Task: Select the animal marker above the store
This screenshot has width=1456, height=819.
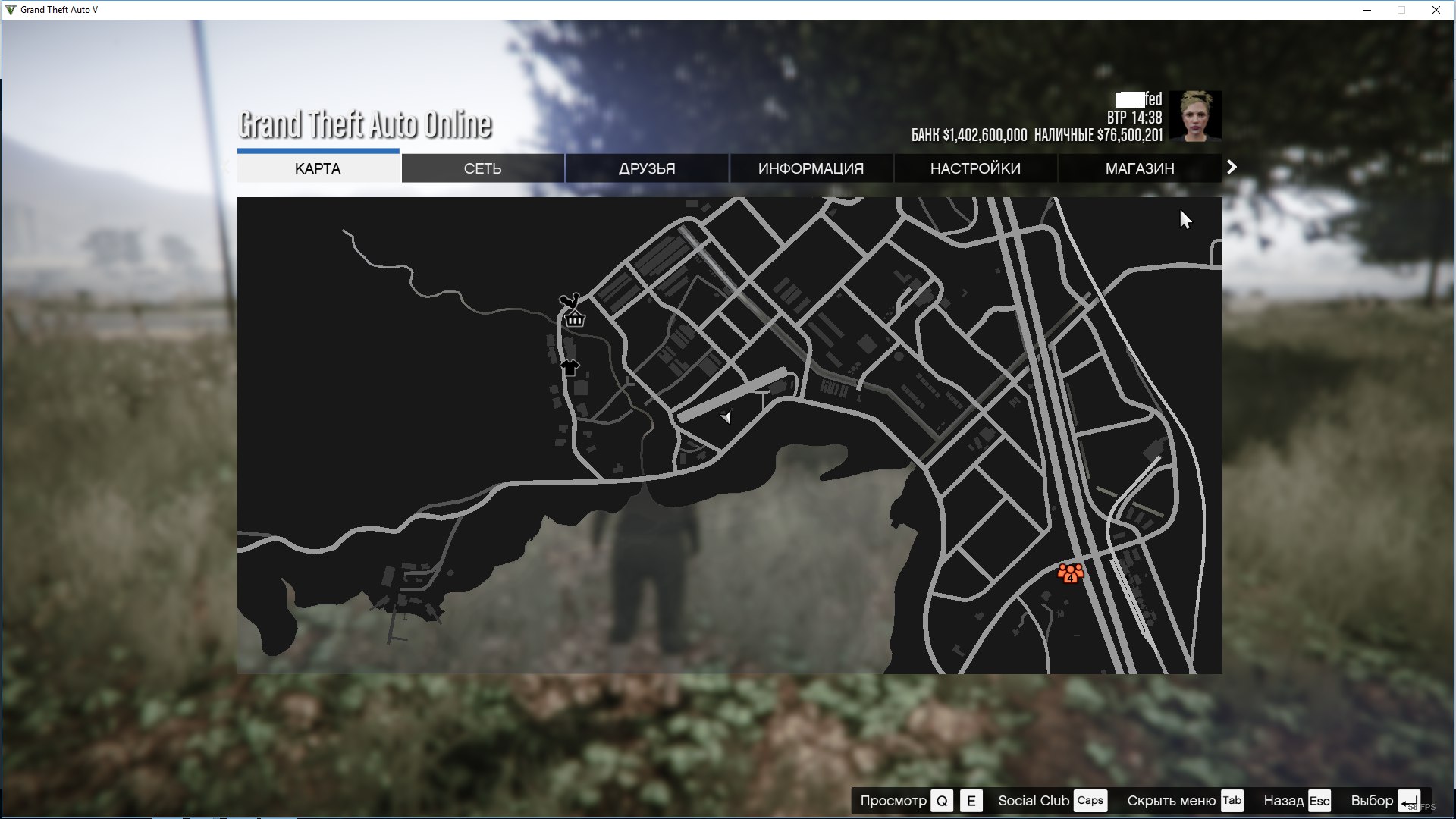Action: (x=569, y=300)
